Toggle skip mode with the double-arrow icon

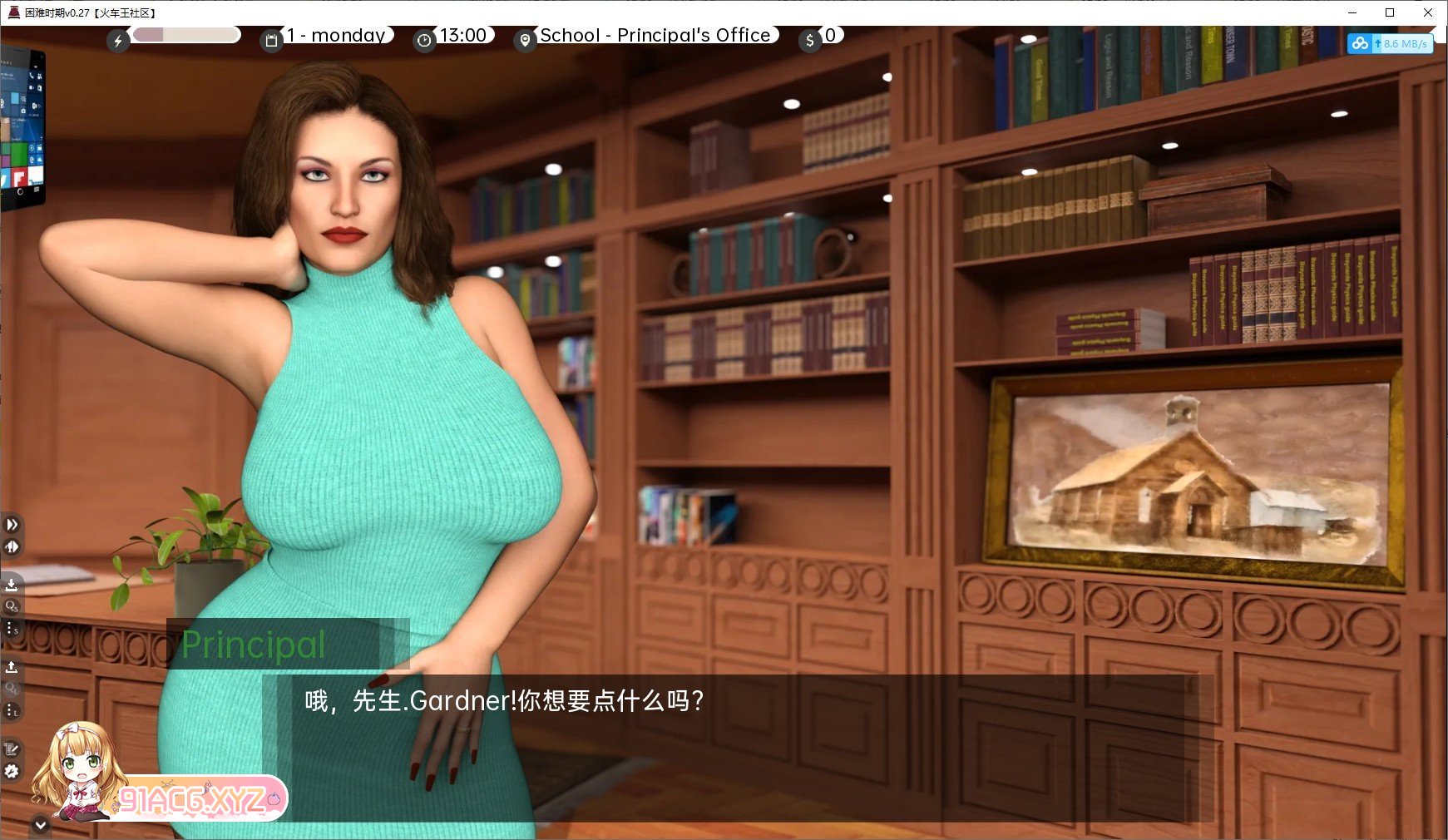(x=12, y=524)
